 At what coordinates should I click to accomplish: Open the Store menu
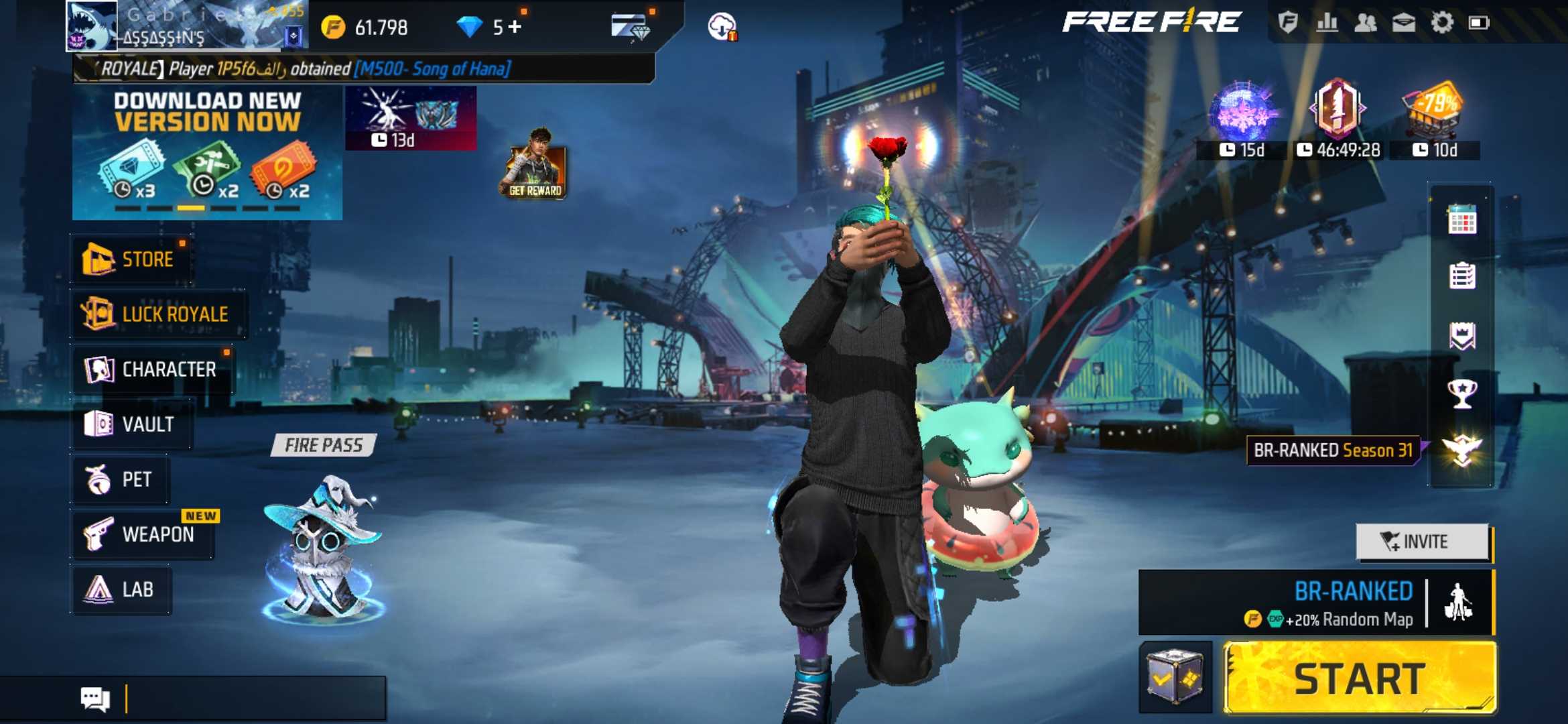[x=131, y=259]
